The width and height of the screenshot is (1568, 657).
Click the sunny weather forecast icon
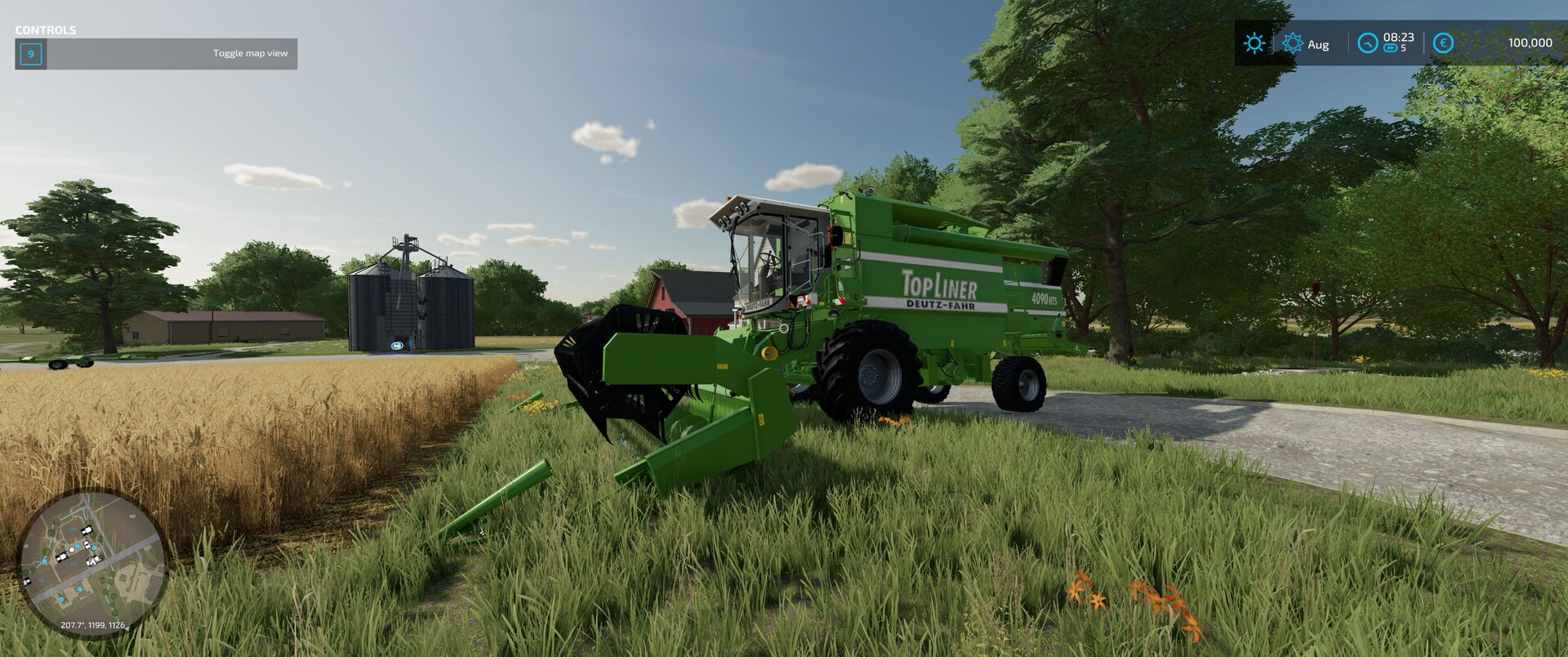pyautogui.click(x=1254, y=43)
